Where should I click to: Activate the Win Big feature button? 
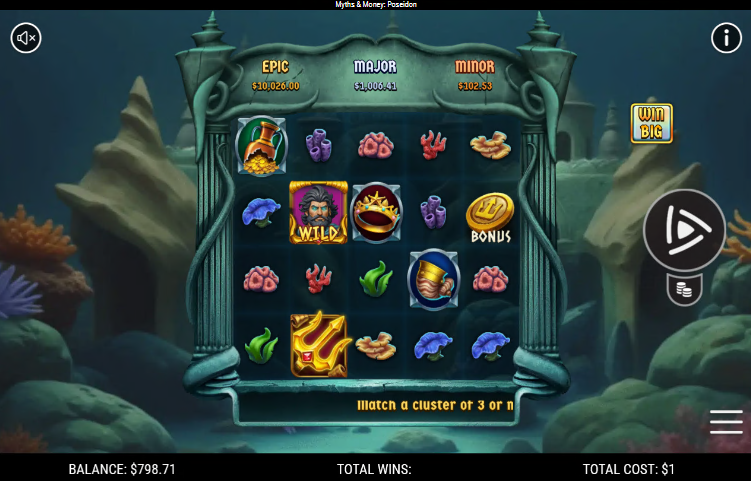[x=651, y=123]
